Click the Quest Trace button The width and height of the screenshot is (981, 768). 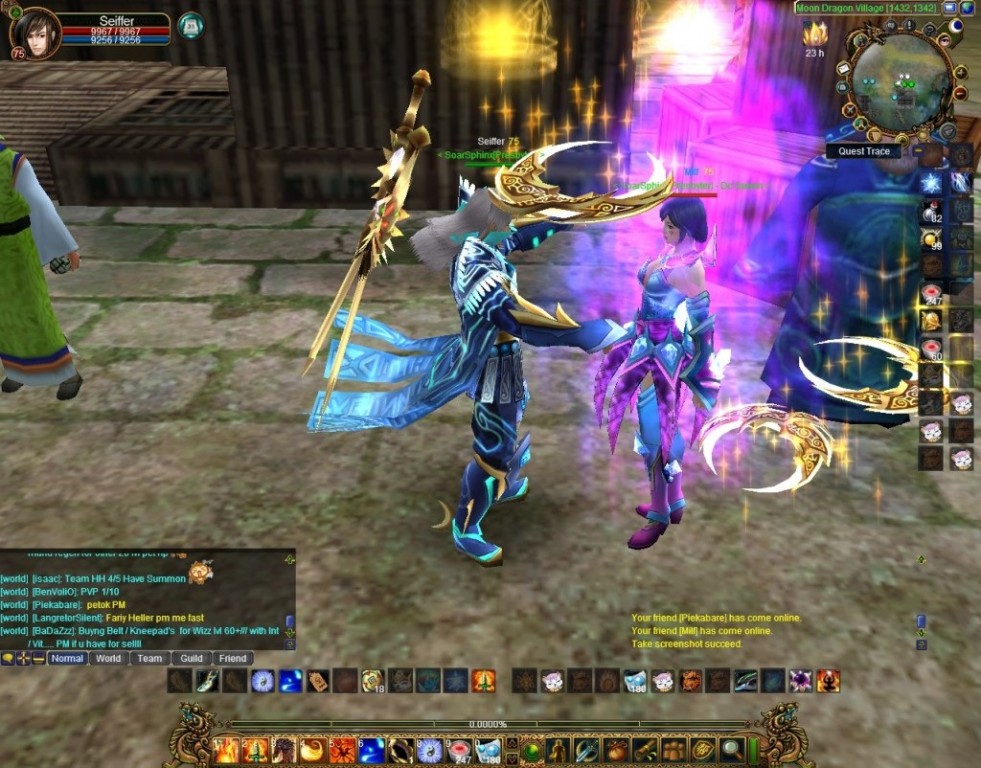[x=863, y=152]
